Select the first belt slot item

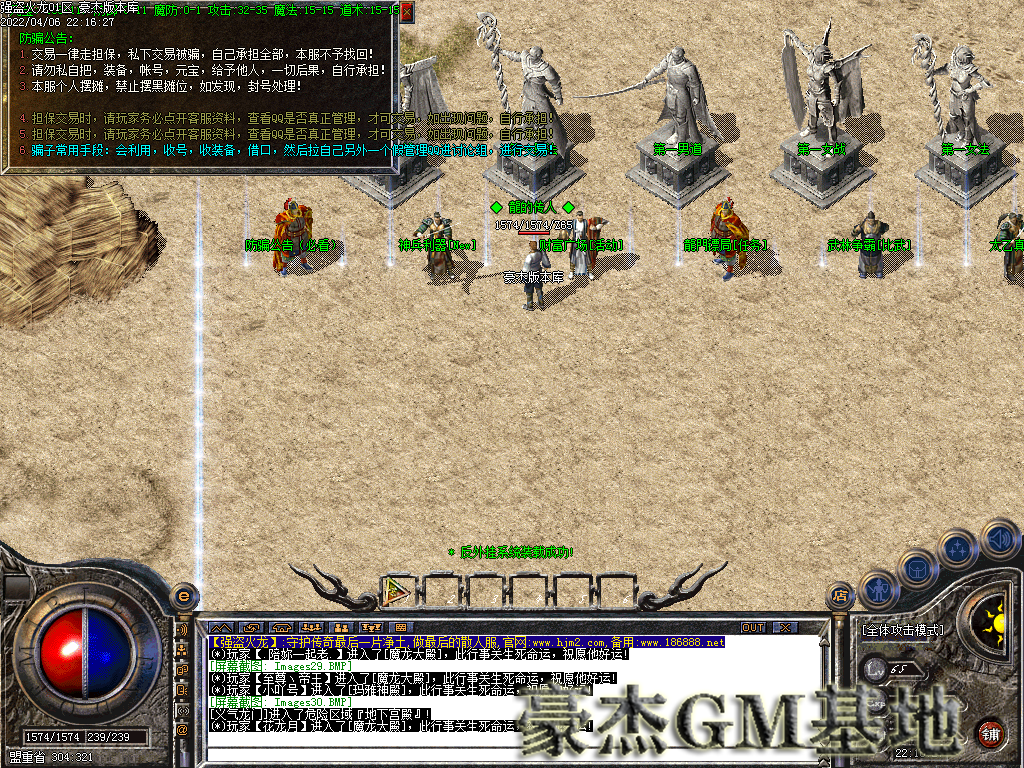[398, 590]
